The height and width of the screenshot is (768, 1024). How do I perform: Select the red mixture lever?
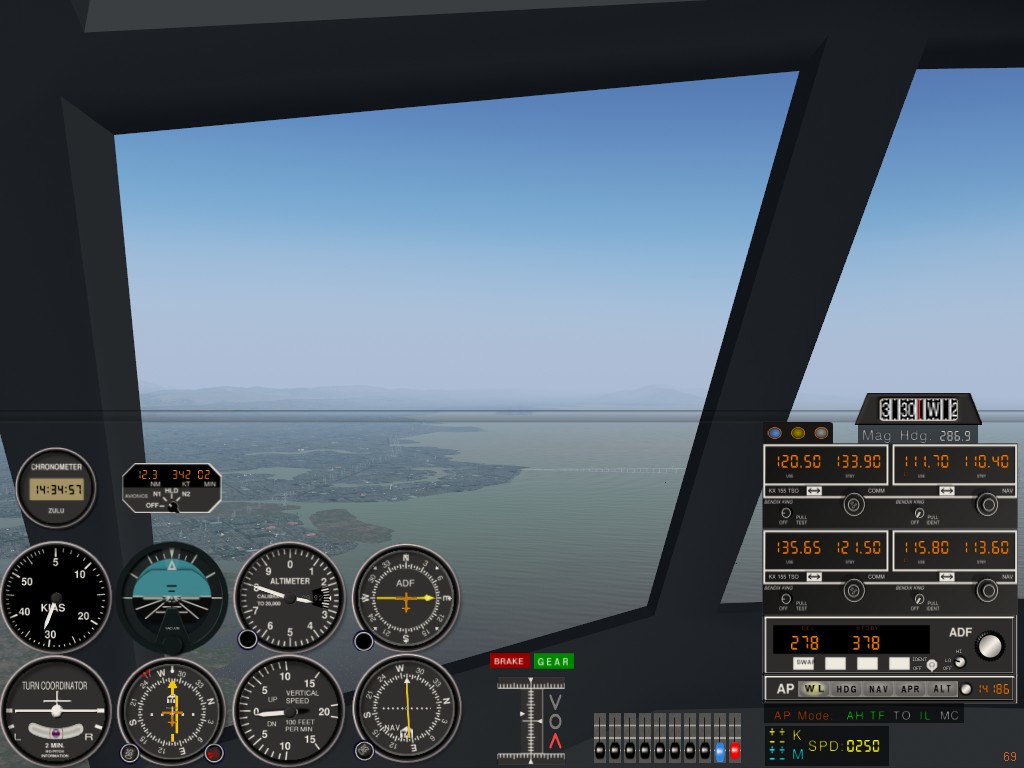735,748
